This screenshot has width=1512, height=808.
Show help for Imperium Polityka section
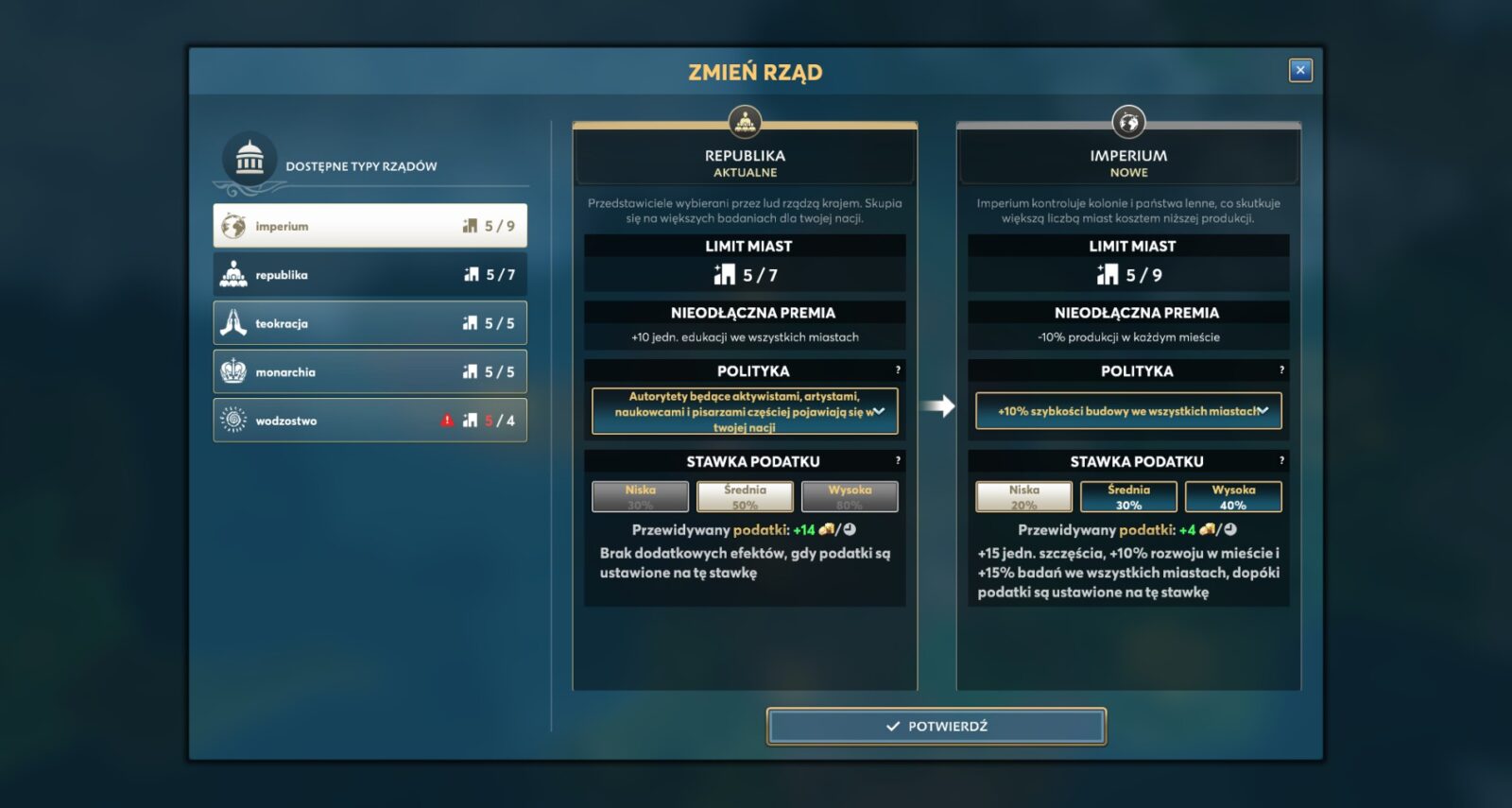1281,370
